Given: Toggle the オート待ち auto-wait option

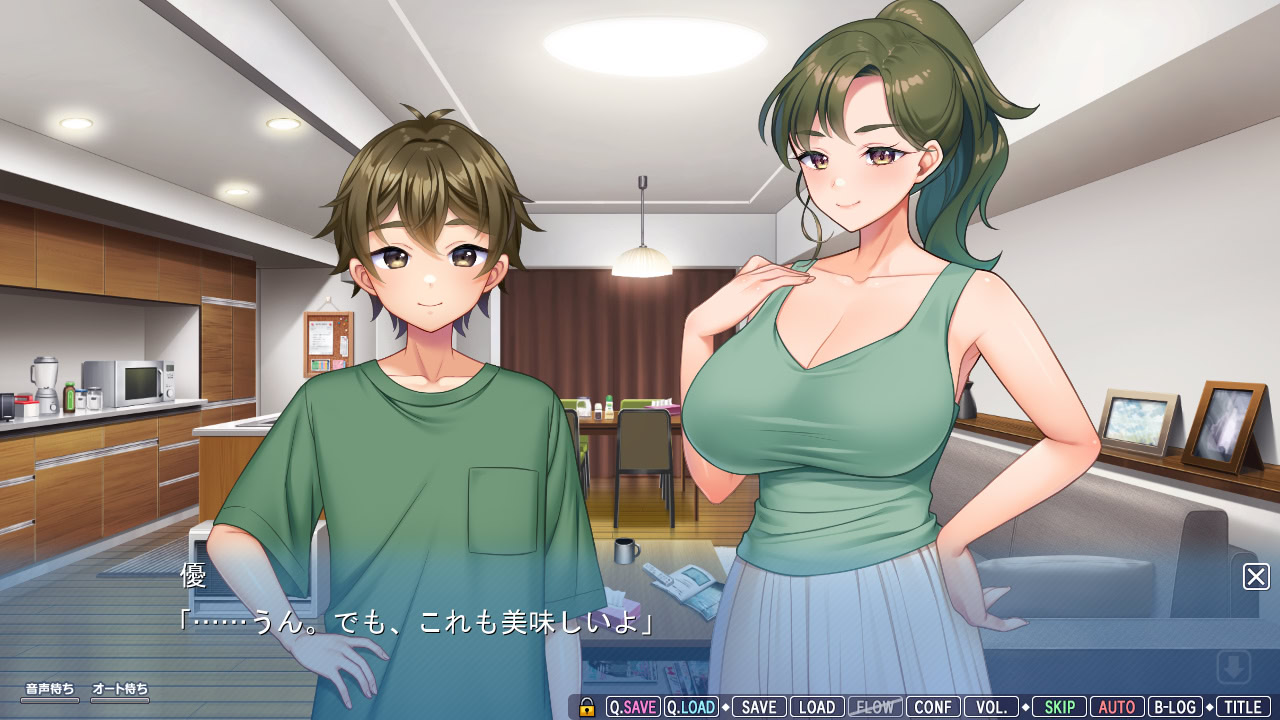Looking at the screenshot, I should tap(120, 692).
